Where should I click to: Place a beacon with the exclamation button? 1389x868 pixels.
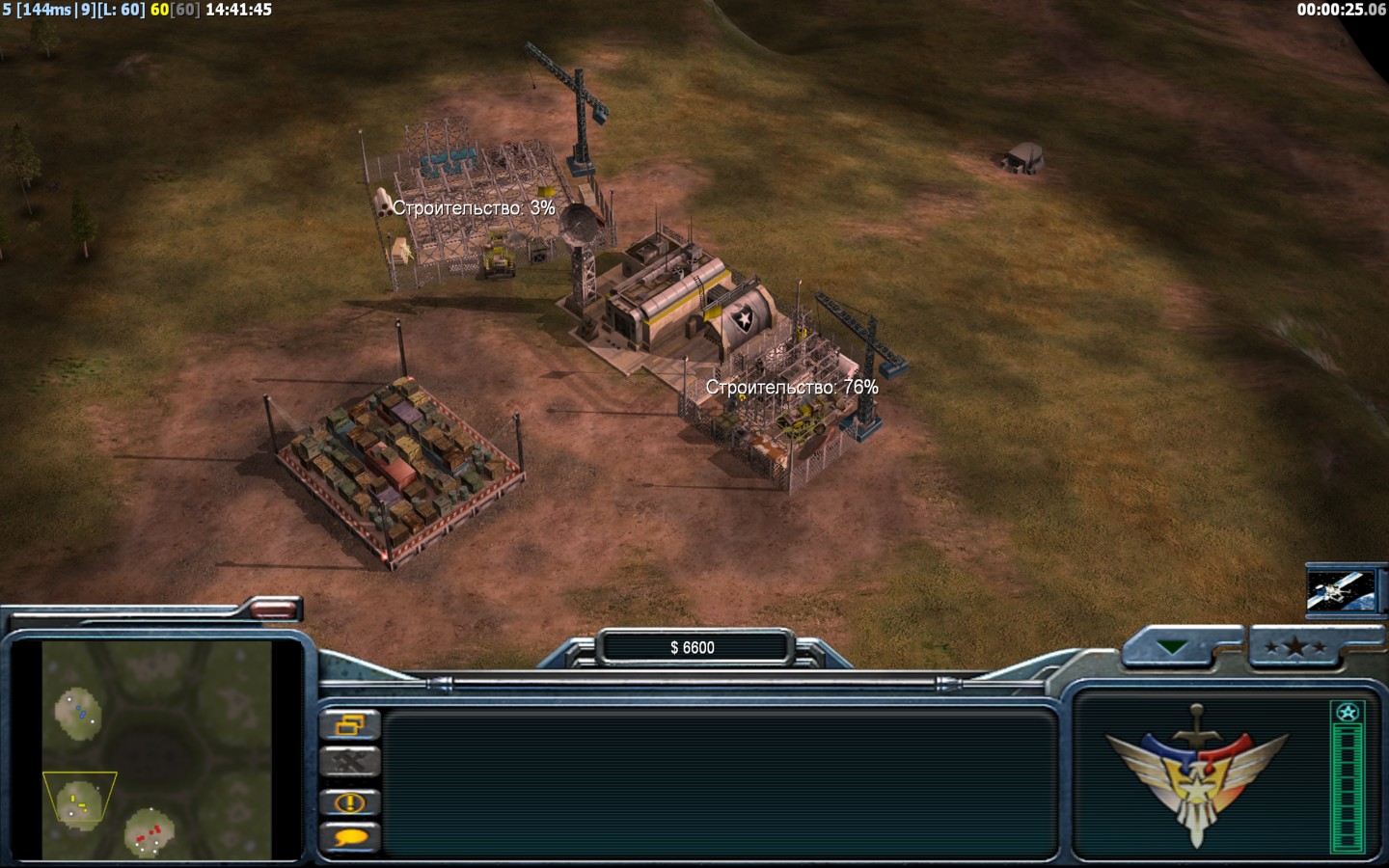coord(349,802)
